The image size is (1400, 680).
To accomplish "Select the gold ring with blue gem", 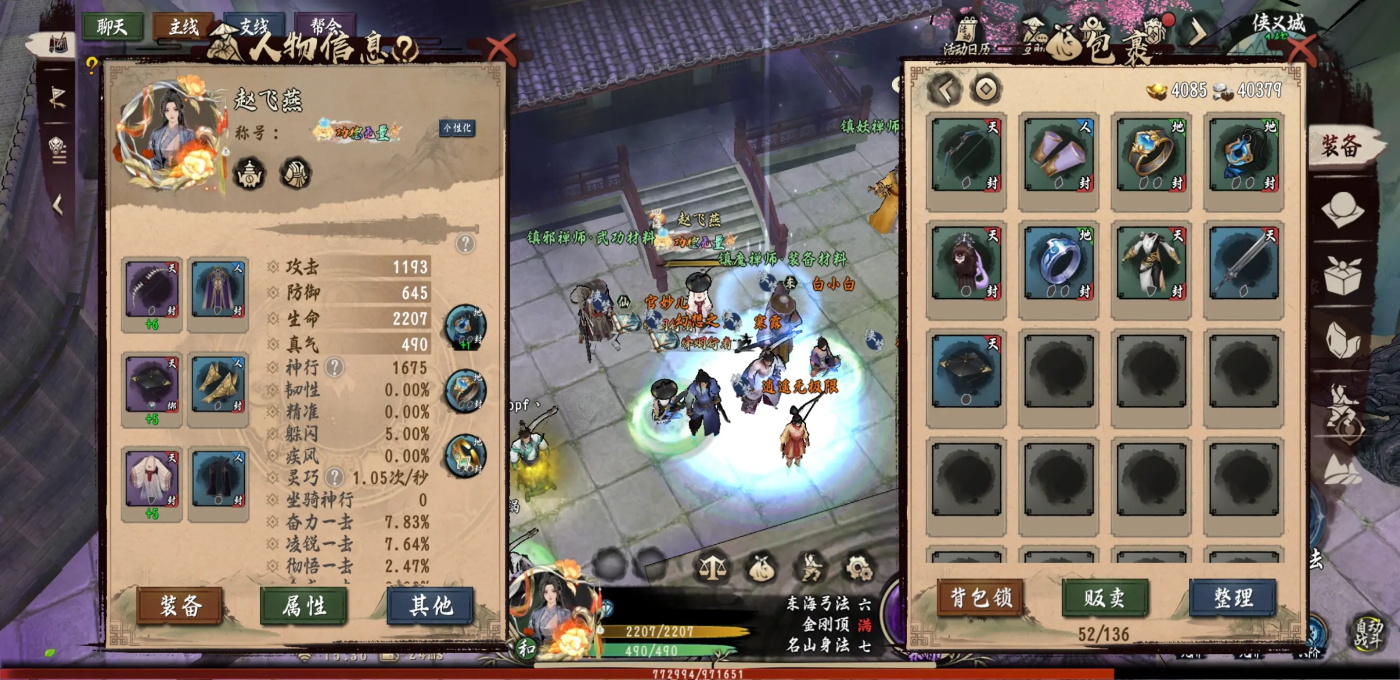I will click(1152, 155).
